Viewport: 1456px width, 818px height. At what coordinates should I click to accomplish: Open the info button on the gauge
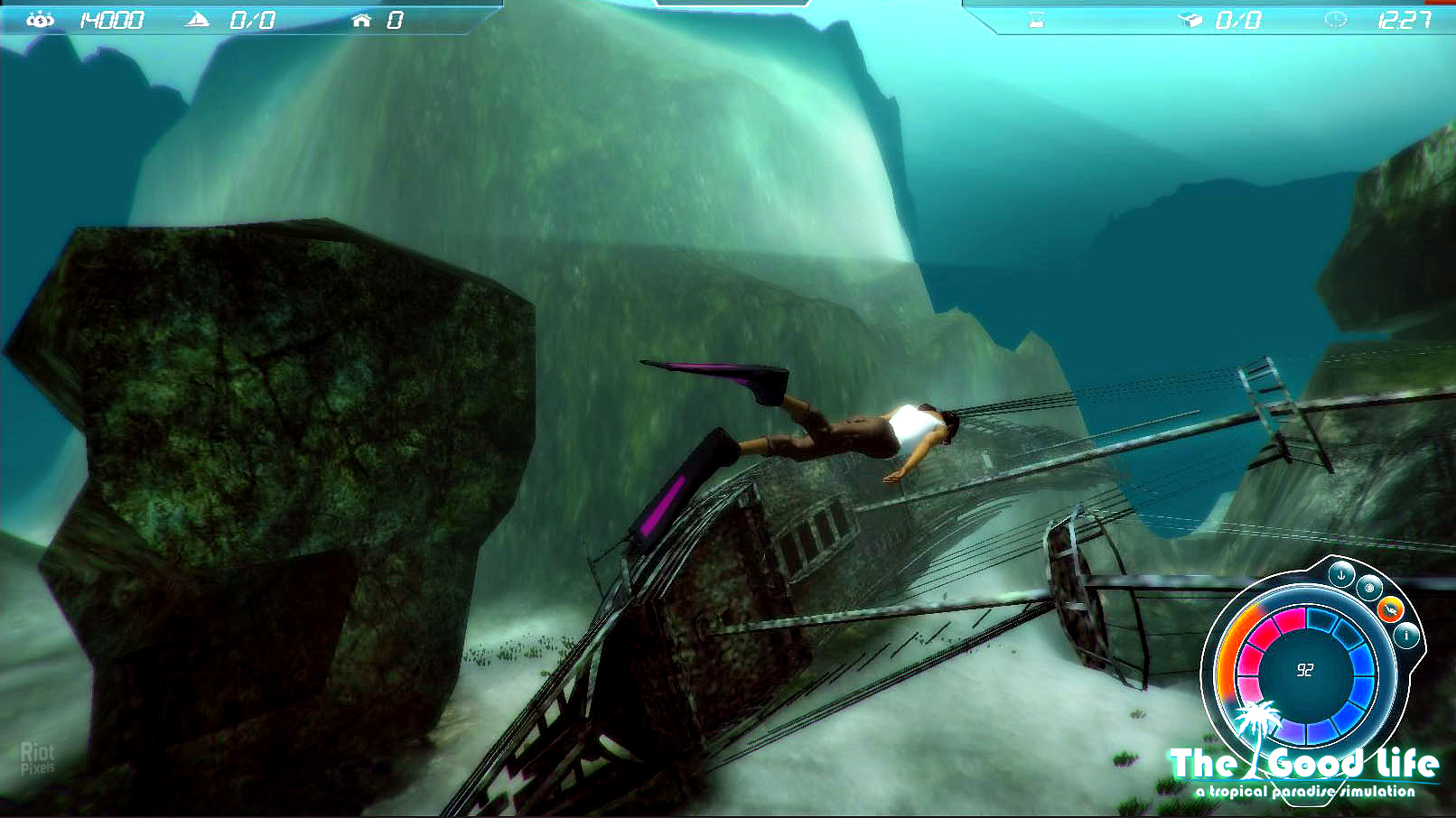coord(1406,636)
